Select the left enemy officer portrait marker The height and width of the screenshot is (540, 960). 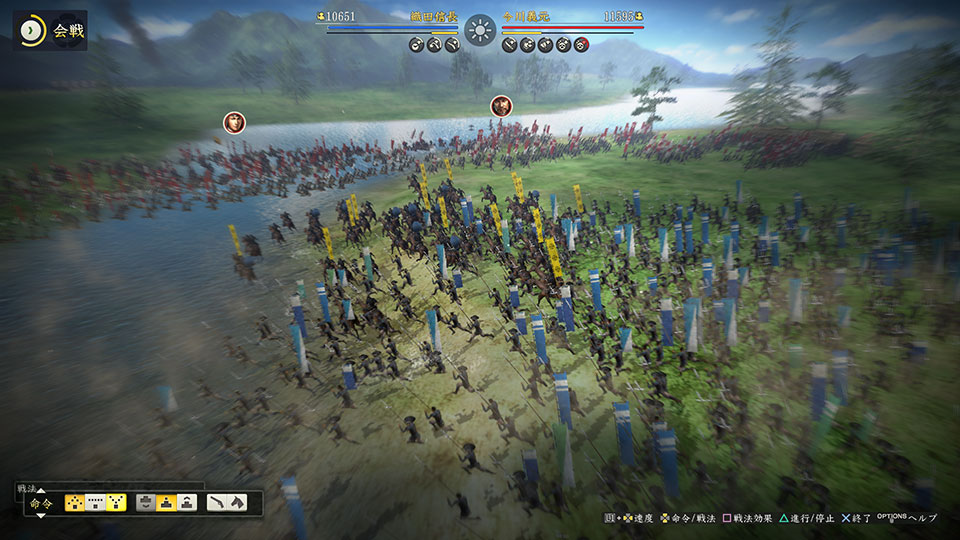[x=235, y=123]
